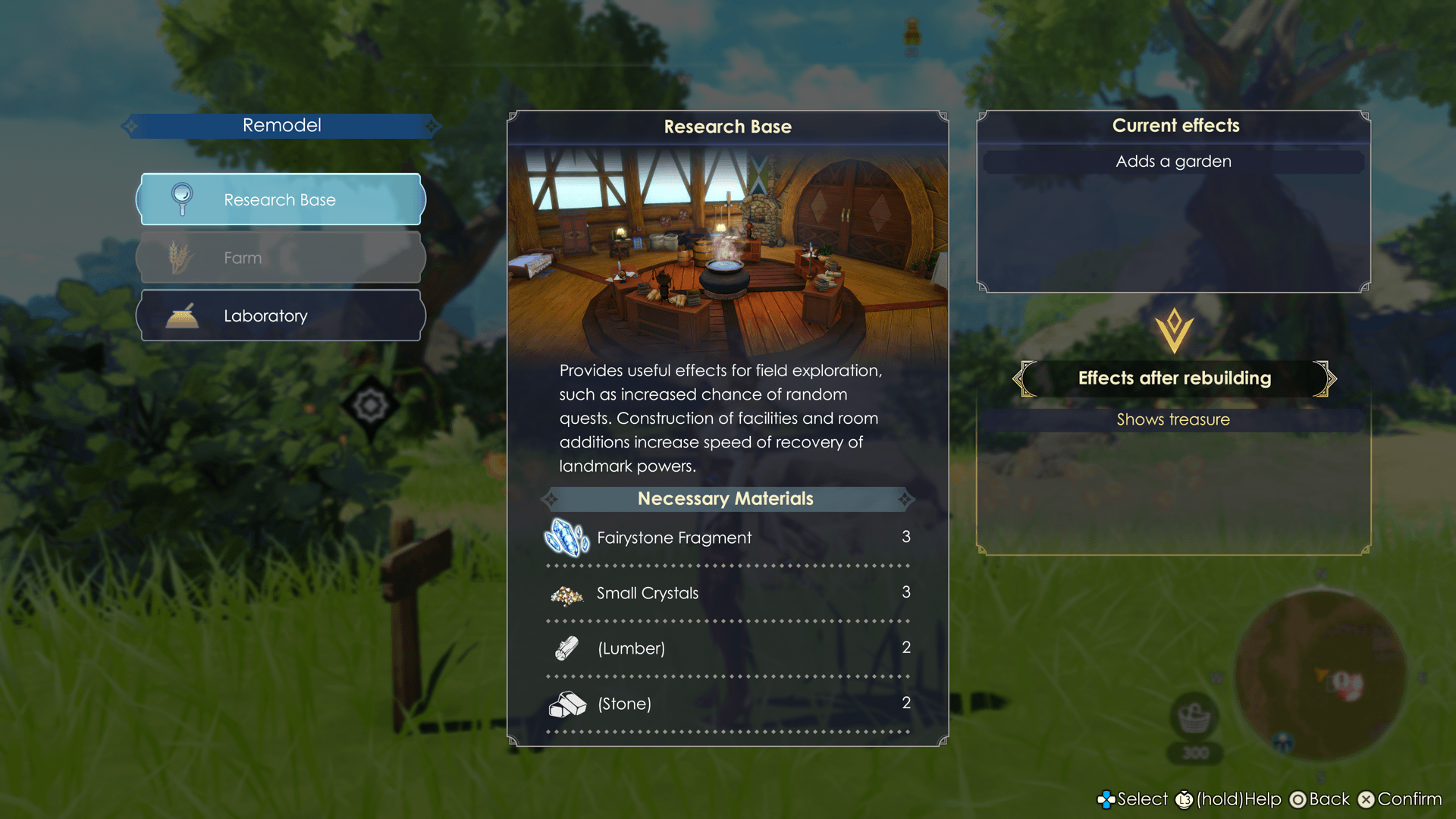This screenshot has width=1456, height=819.
Task: Select the Adds a garden current effect
Action: [x=1172, y=162]
